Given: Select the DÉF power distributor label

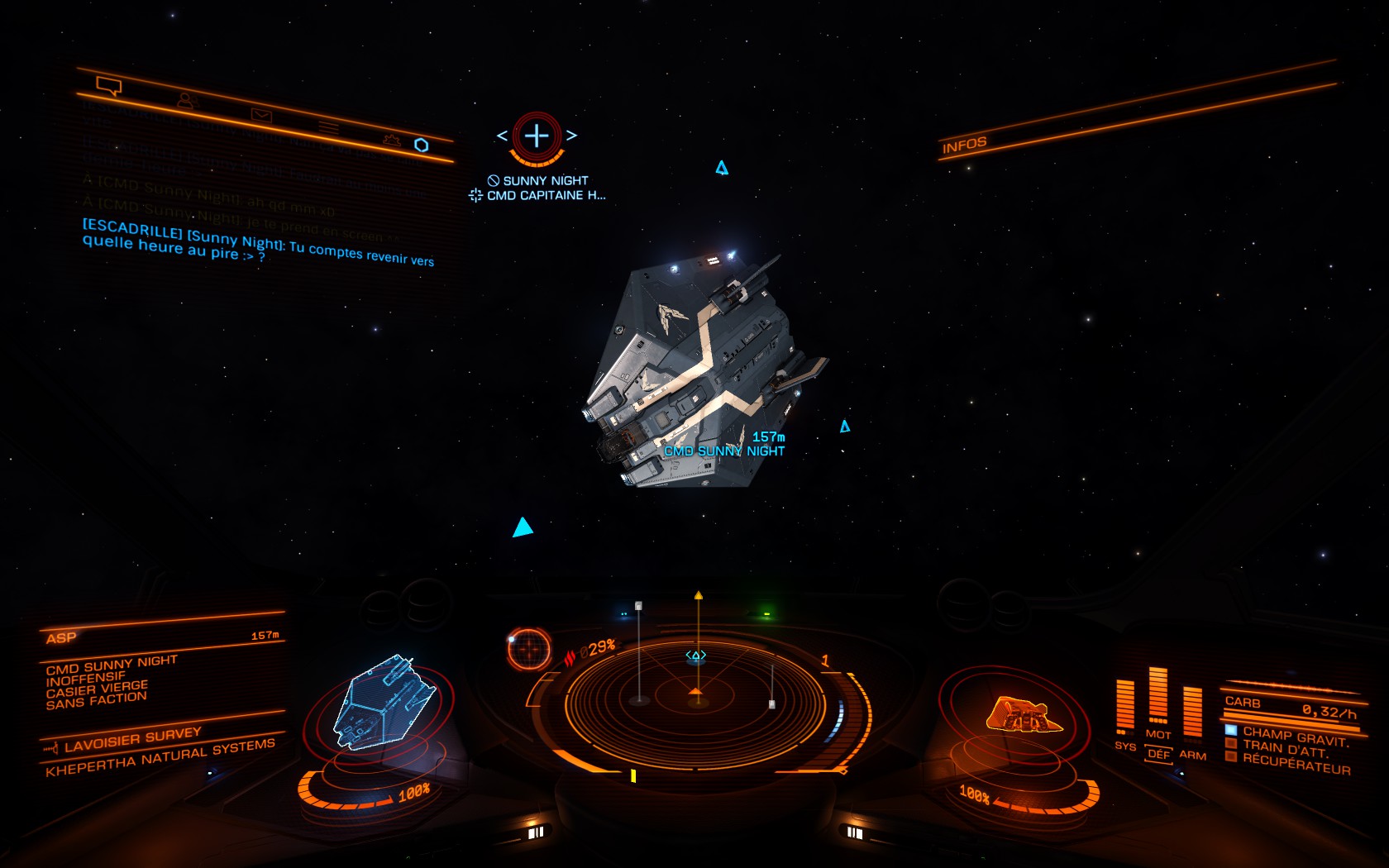Looking at the screenshot, I should (x=1158, y=755).
